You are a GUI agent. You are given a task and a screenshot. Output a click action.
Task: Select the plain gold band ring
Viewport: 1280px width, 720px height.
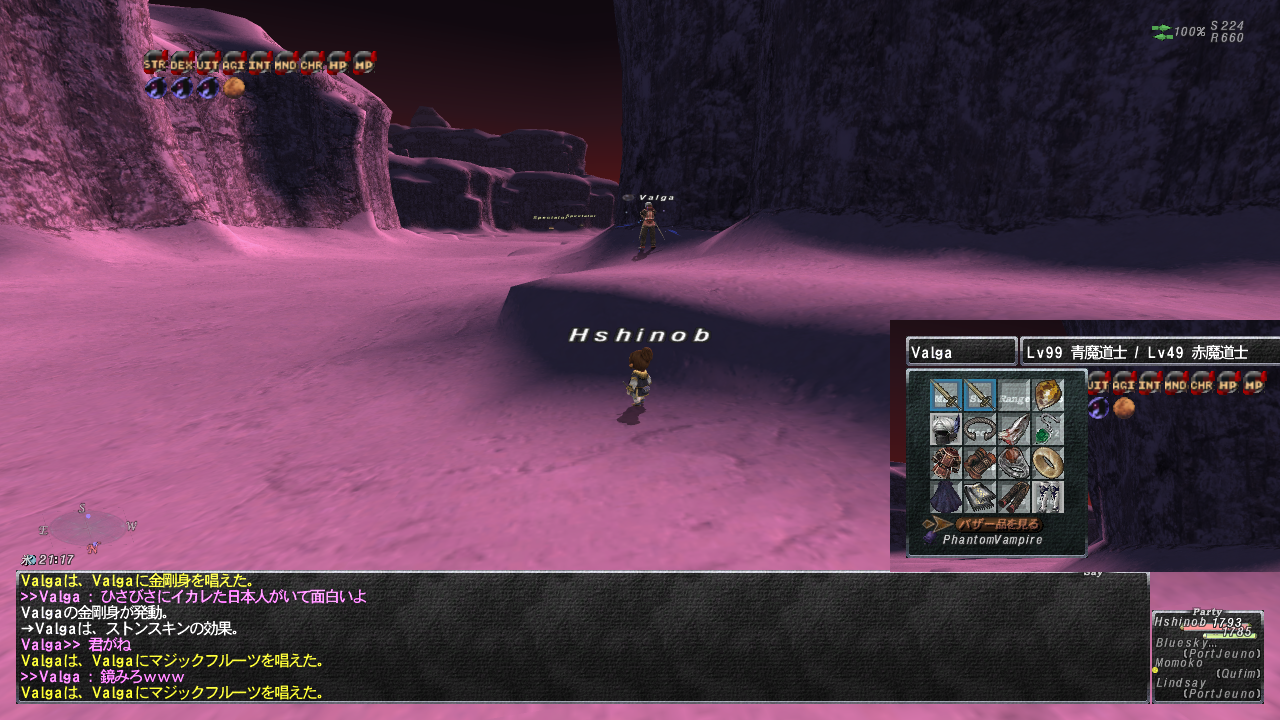tap(1047, 463)
